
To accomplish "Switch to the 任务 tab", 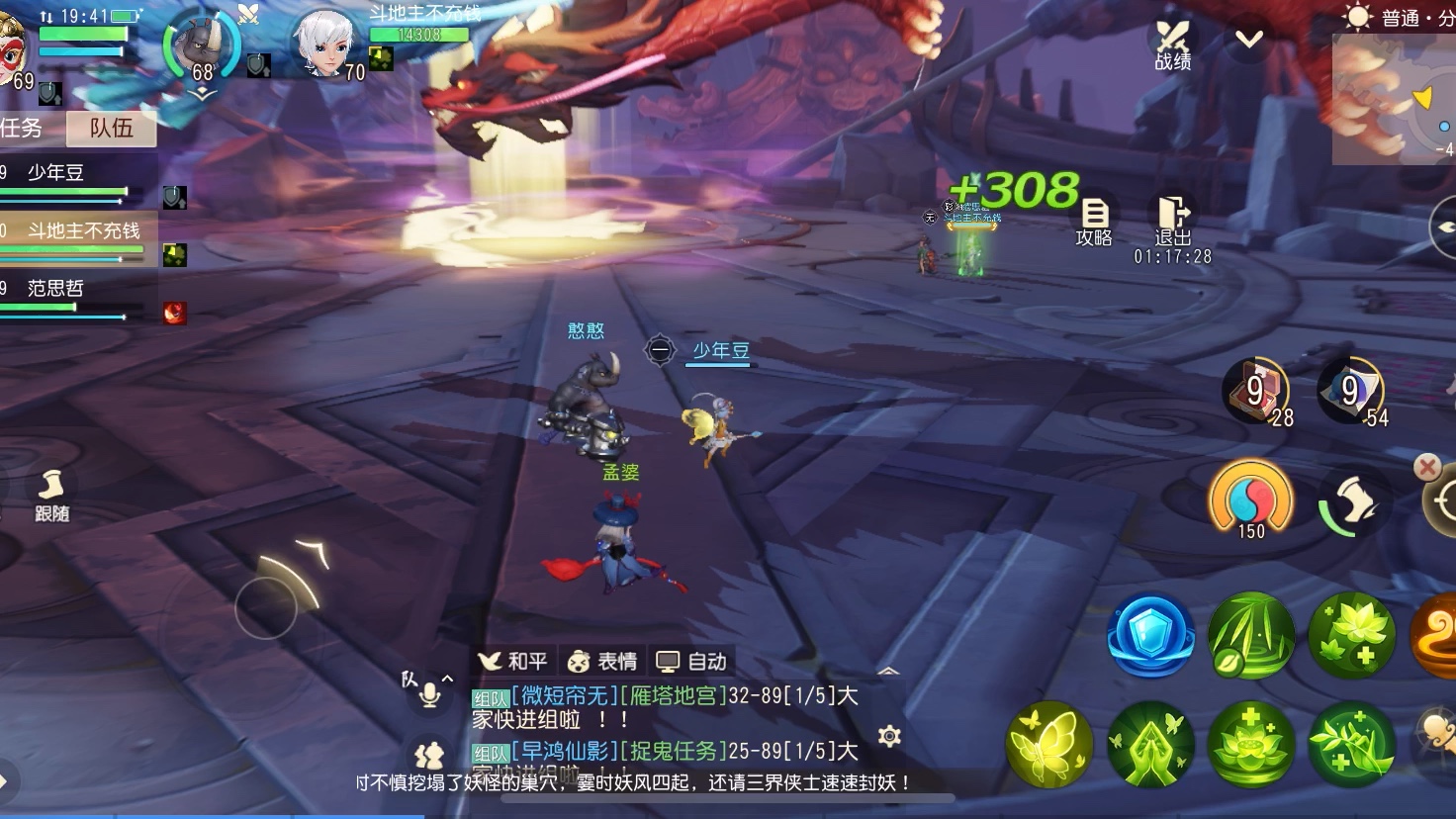I will [x=24, y=129].
